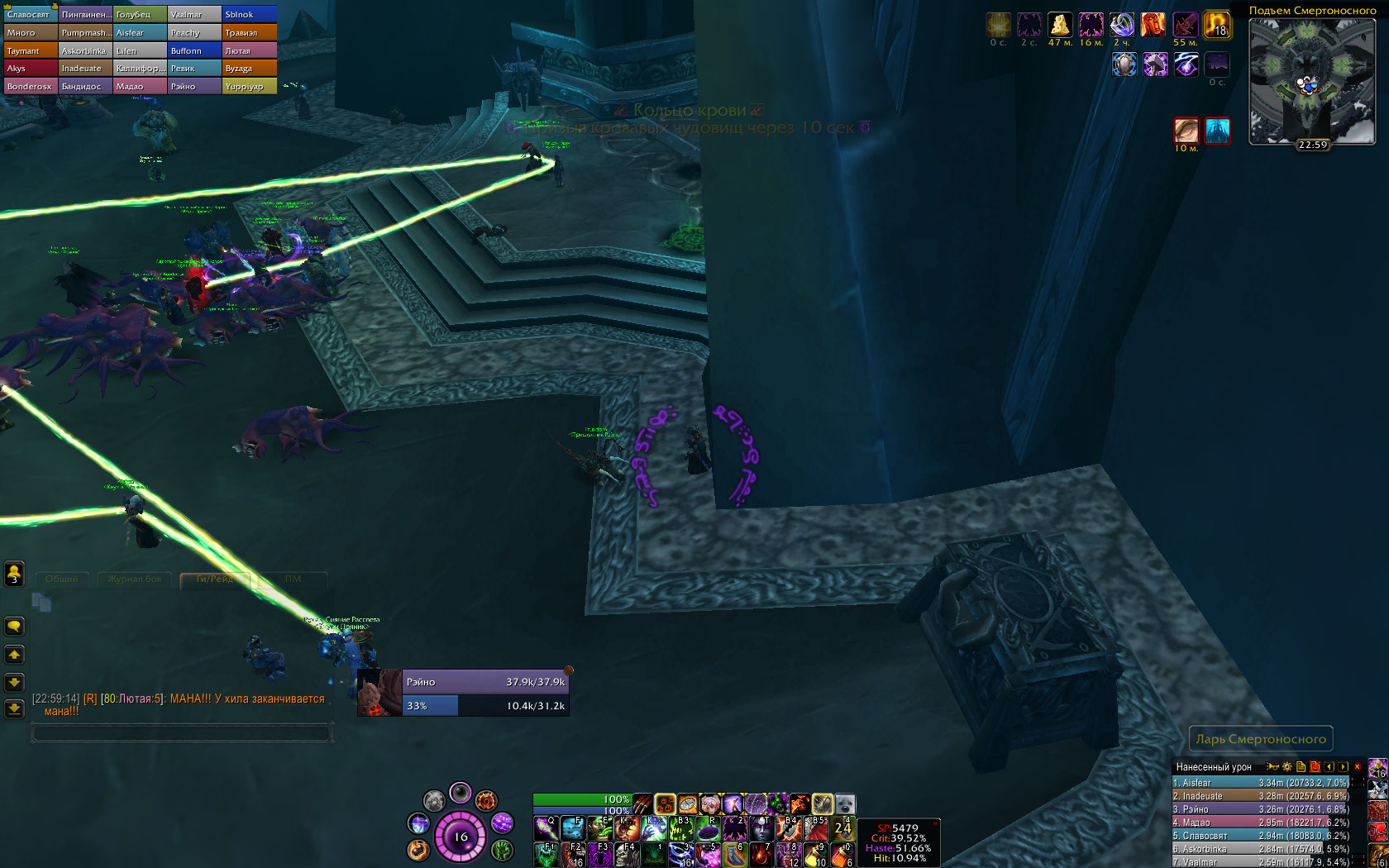Switch to the Общий chat tab
1389x868 pixels.
tap(62, 579)
